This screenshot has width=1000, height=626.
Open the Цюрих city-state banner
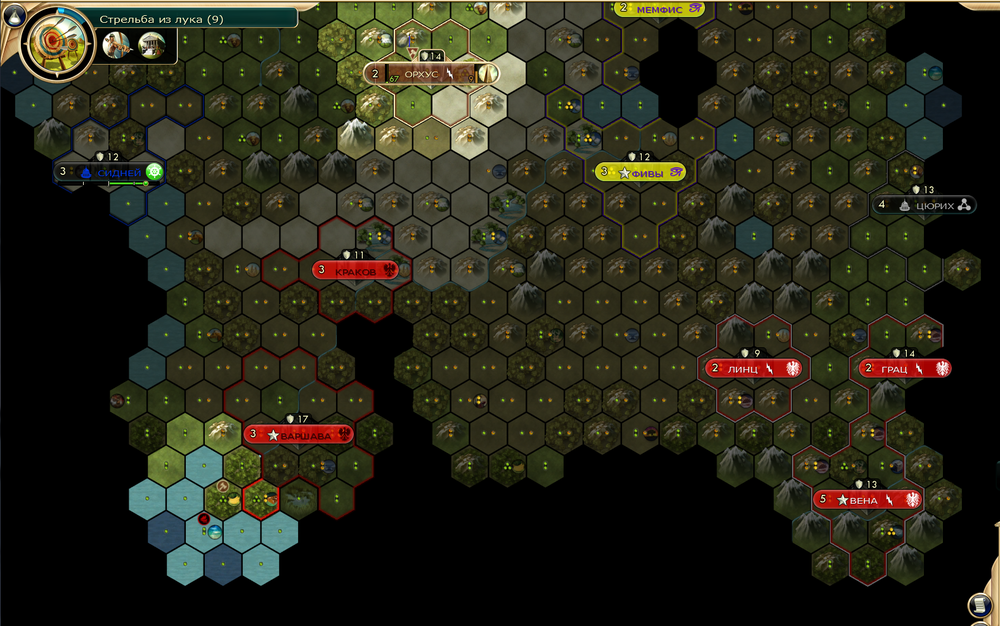pyautogui.click(x=922, y=205)
